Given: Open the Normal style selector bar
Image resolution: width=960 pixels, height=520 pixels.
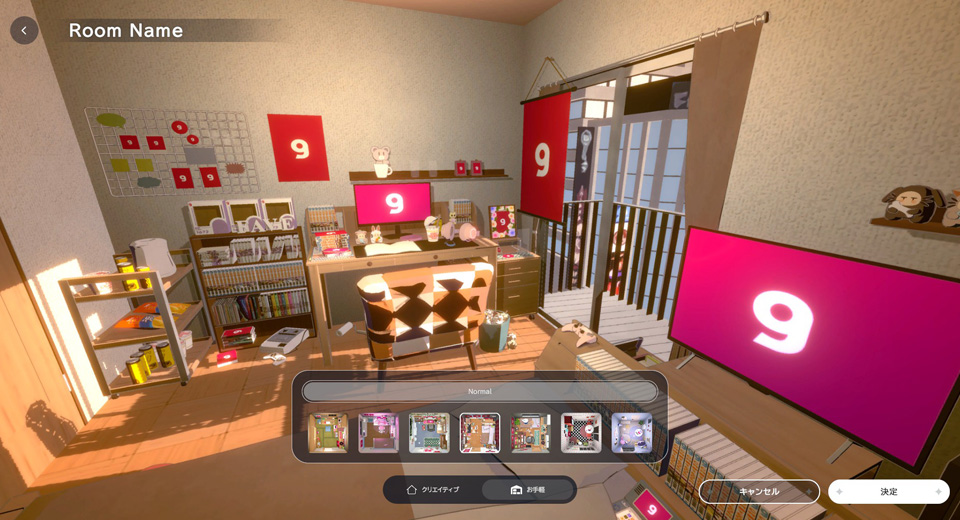Looking at the screenshot, I should tap(480, 391).
